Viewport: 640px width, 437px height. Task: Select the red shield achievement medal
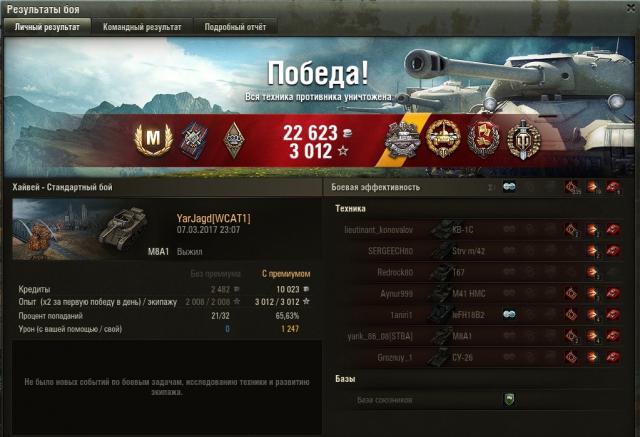coord(482,140)
